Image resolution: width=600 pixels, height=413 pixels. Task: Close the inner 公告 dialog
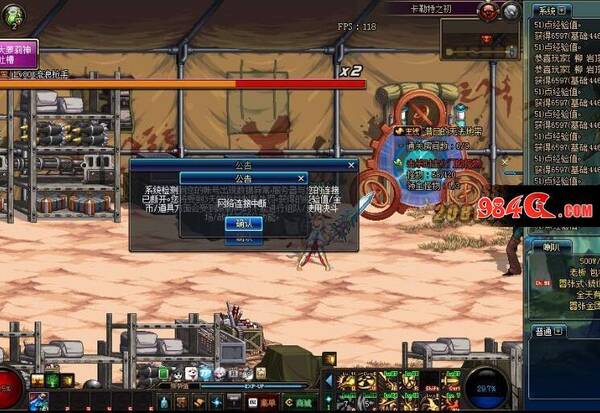click(303, 178)
